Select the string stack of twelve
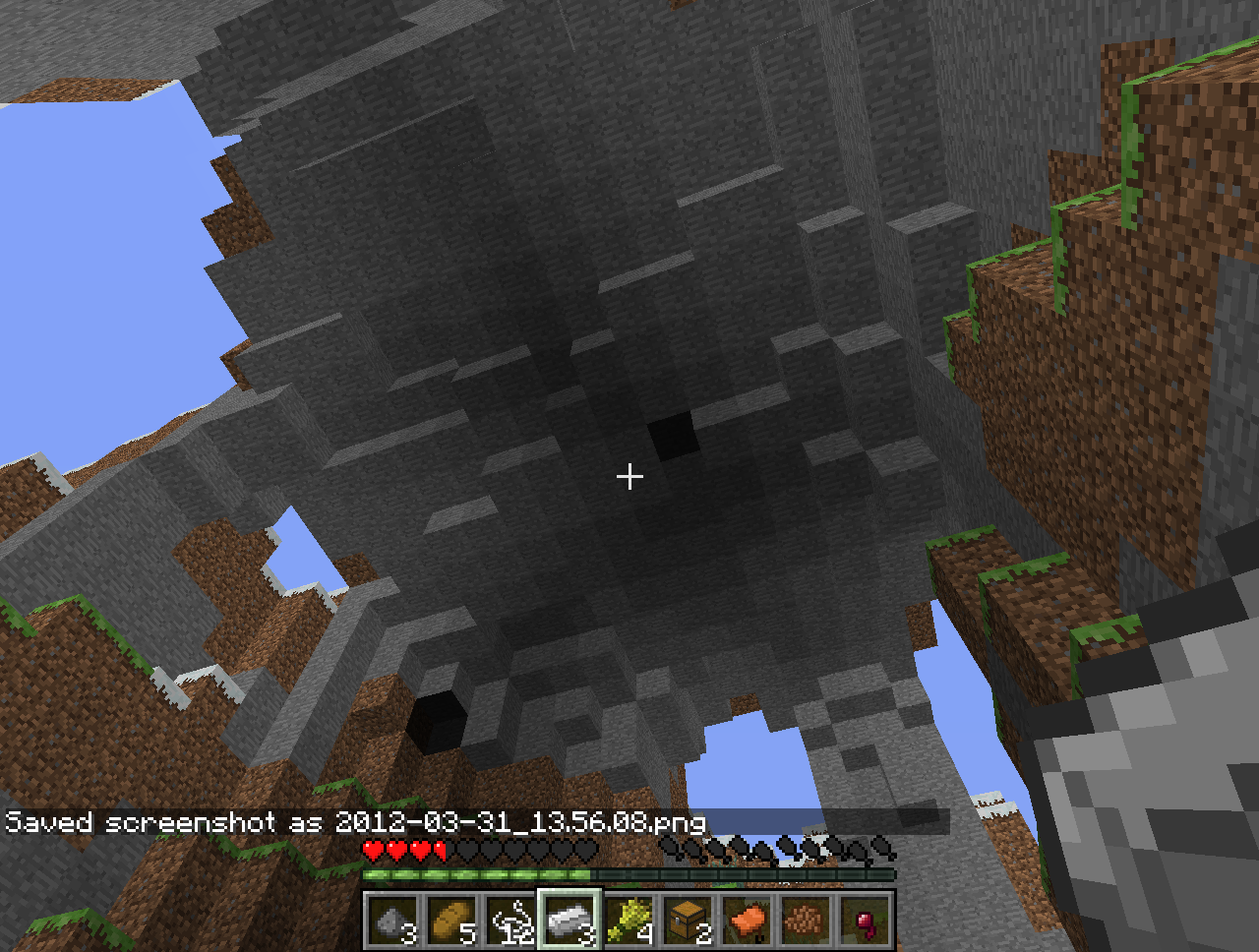Screen dimensions: 1259x952 (511, 921)
